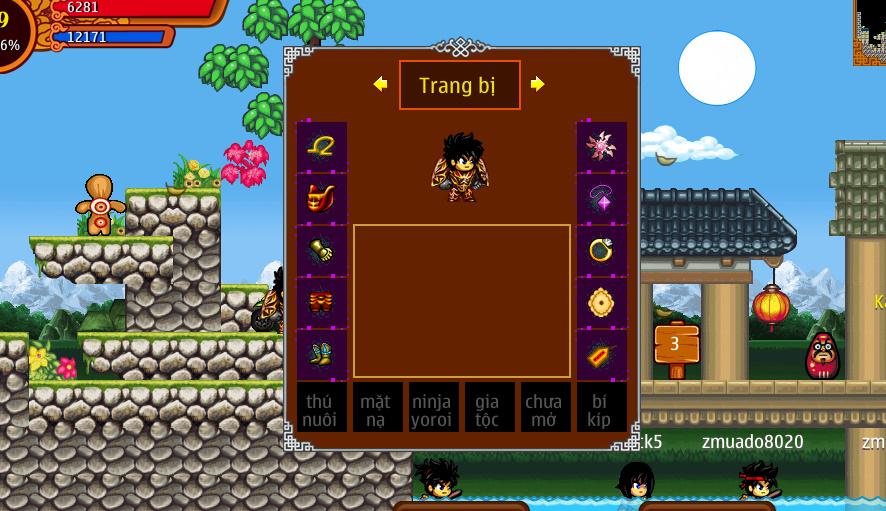Image resolution: width=886 pixels, height=511 pixels.
Task: Open the mặt nạ mask slot
Action: coord(377,408)
